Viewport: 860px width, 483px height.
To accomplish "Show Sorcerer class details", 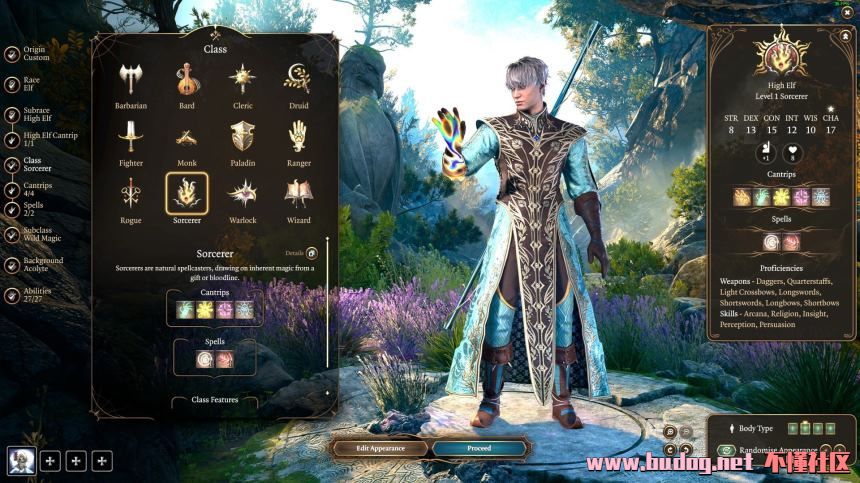I will 311,254.
